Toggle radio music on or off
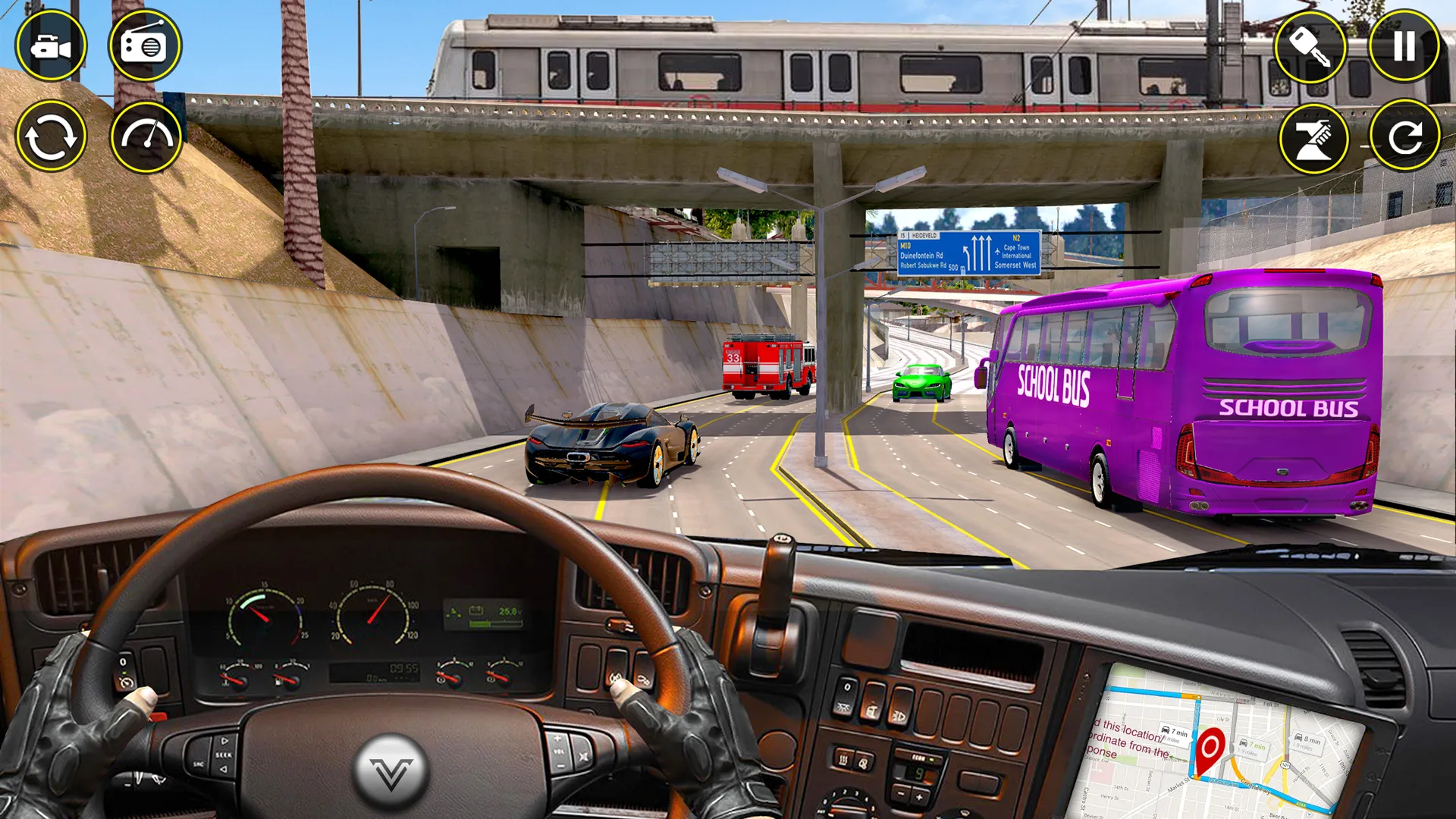1456x819 pixels. [146, 47]
